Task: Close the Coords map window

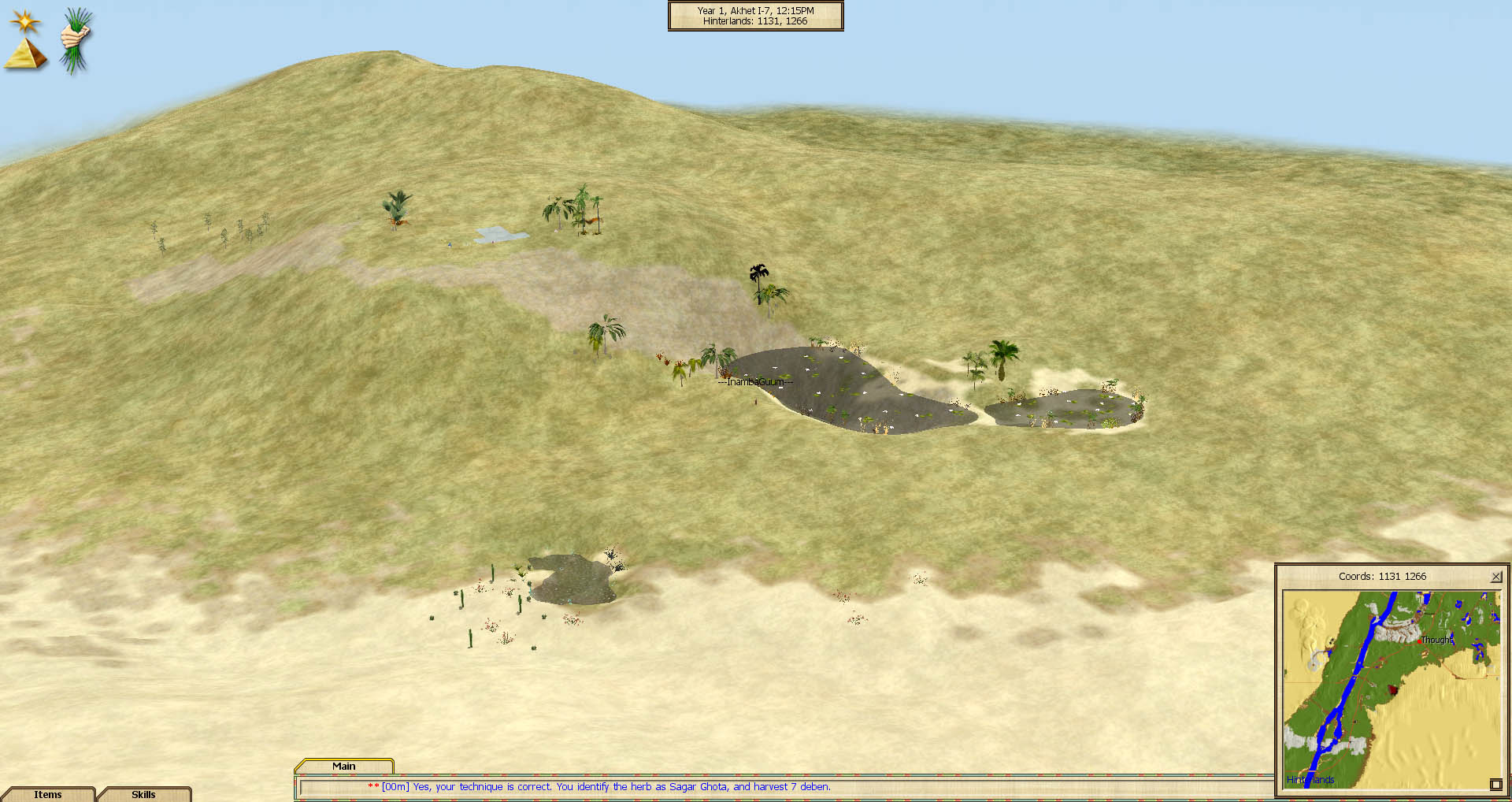Action: [1496, 577]
